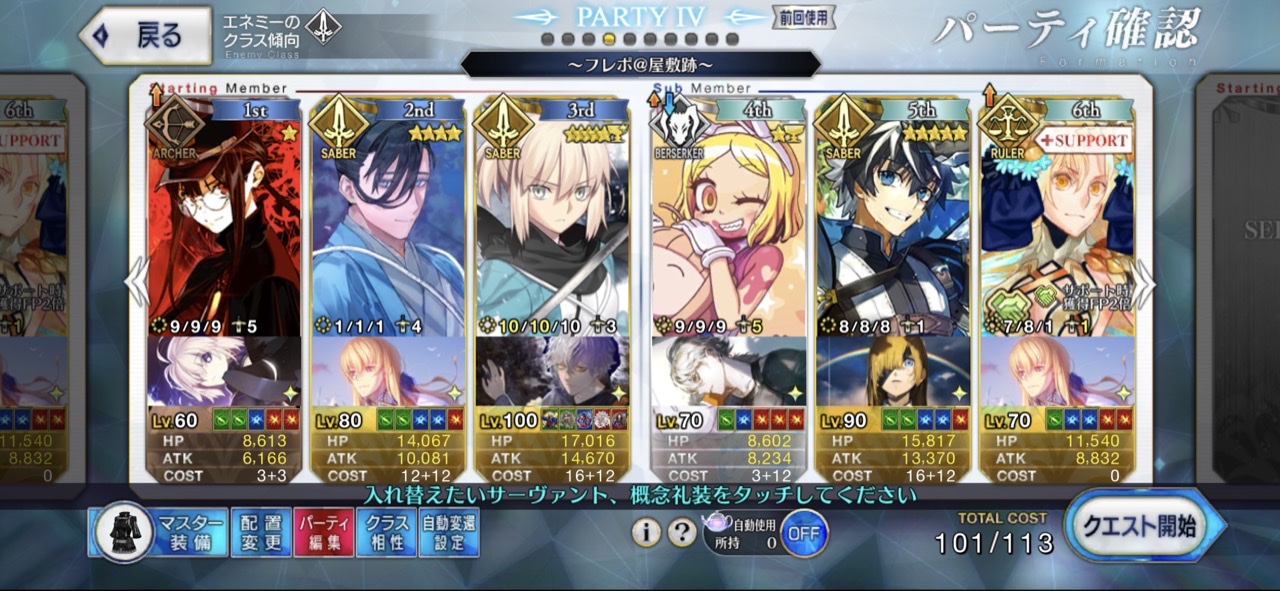The image size is (1280, 591).
Task: Select the 5th slot Saber servant card
Action: click(x=892, y=230)
